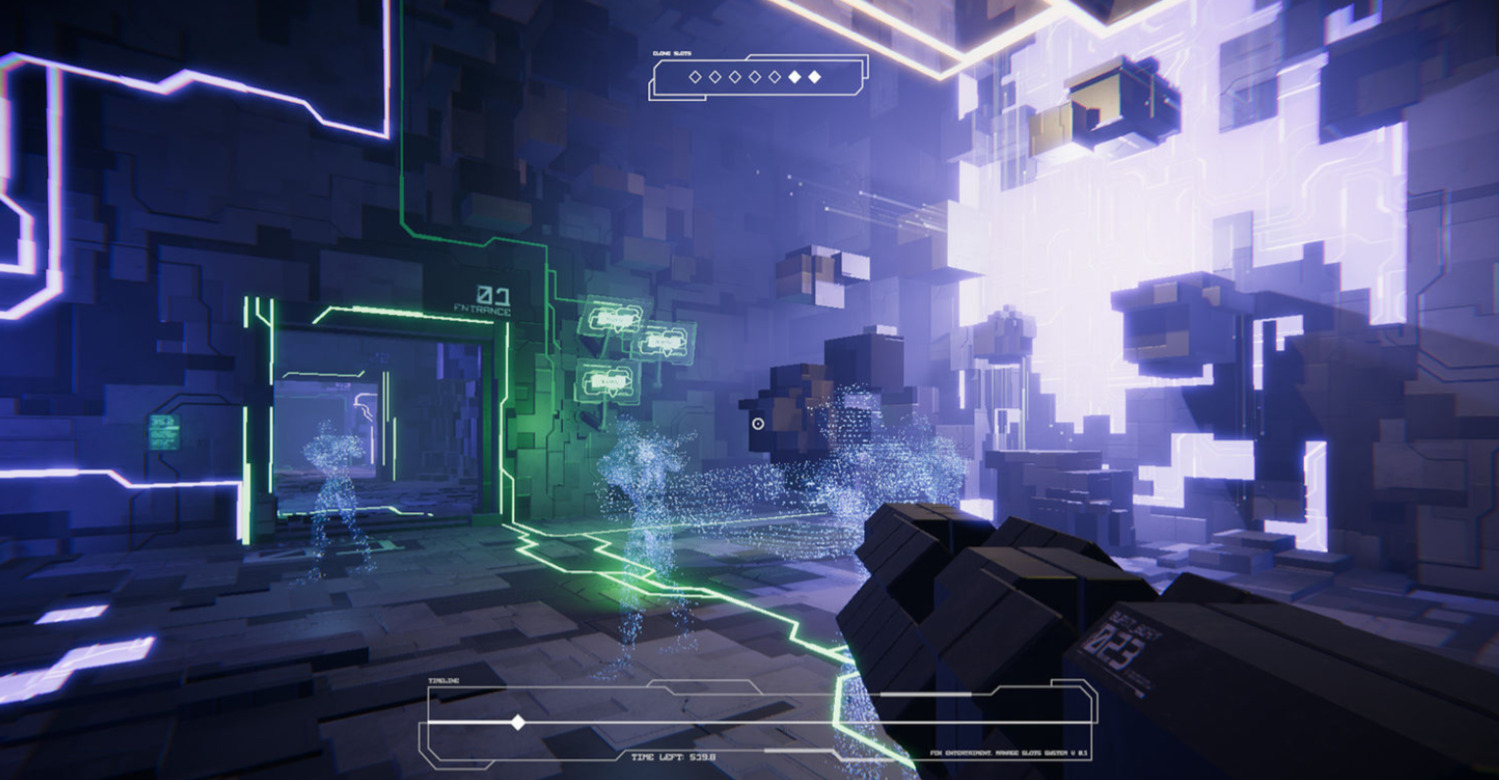Click the diamond marker on the timeline
Image resolution: width=1499 pixels, height=780 pixels.
tap(517, 722)
